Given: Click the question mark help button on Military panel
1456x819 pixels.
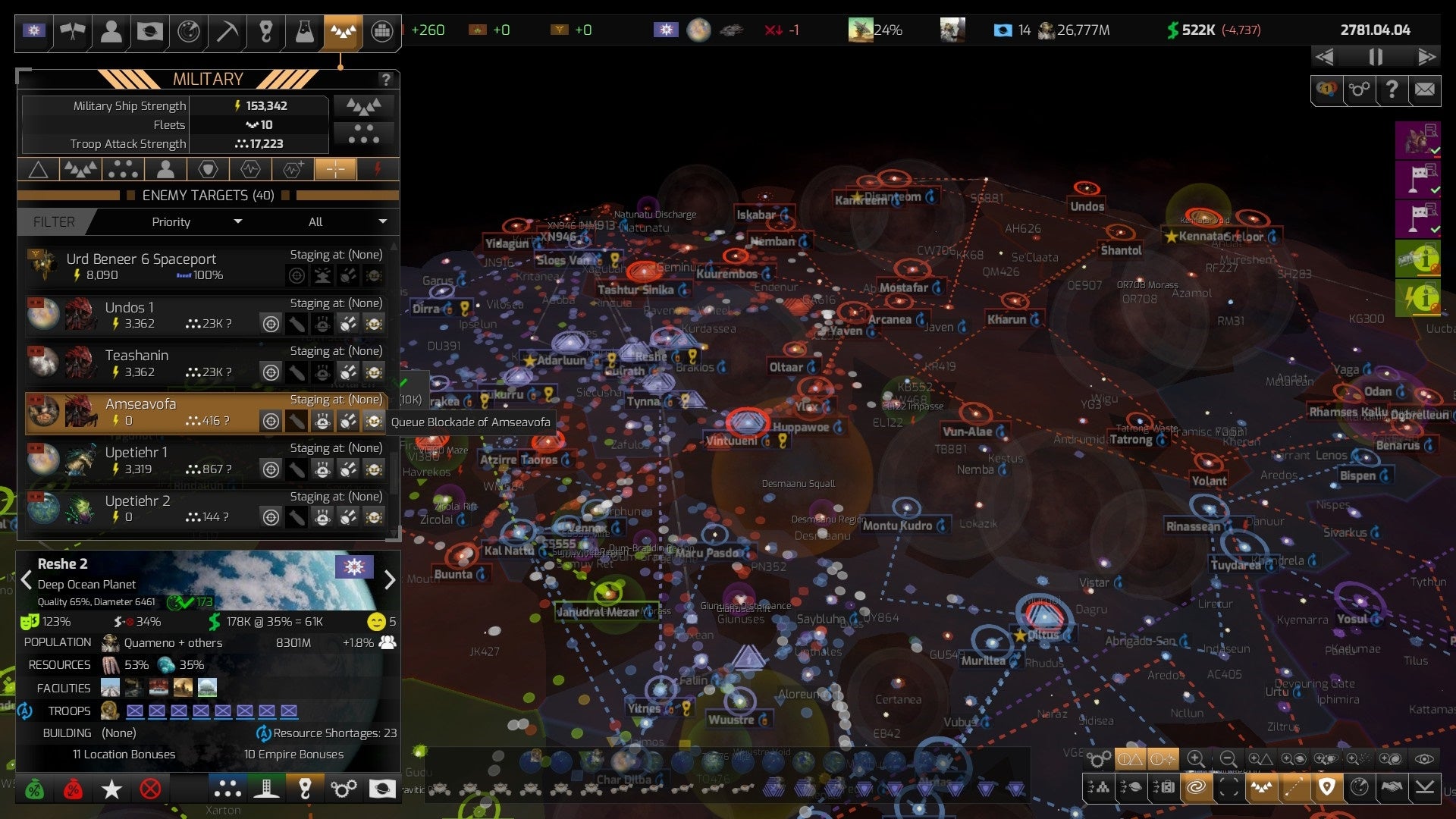Looking at the screenshot, I should coord(386,78).
